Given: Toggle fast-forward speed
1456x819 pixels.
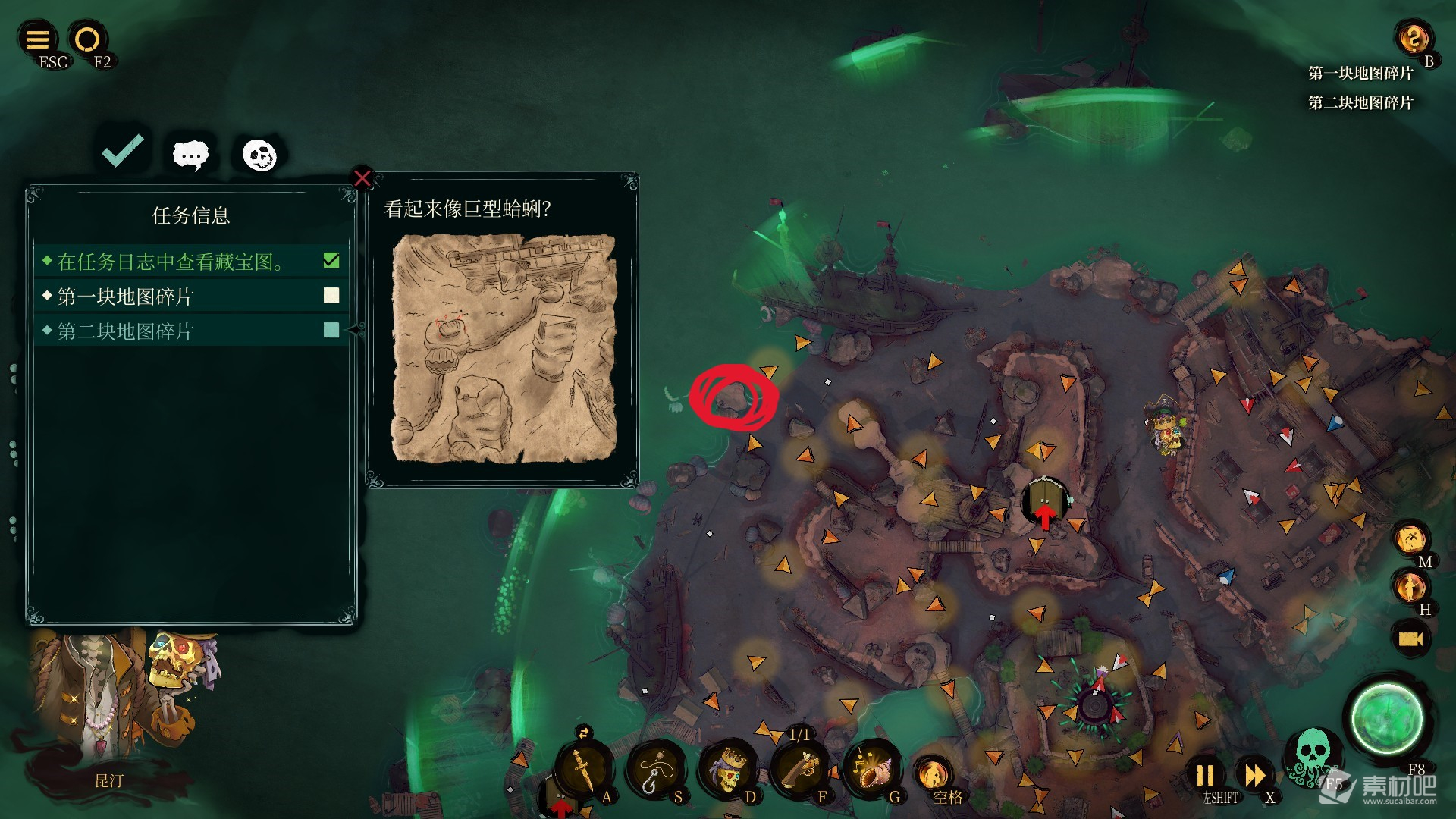Looking at the screenshot, I should pyautogui.click(x=1254, y=776).
